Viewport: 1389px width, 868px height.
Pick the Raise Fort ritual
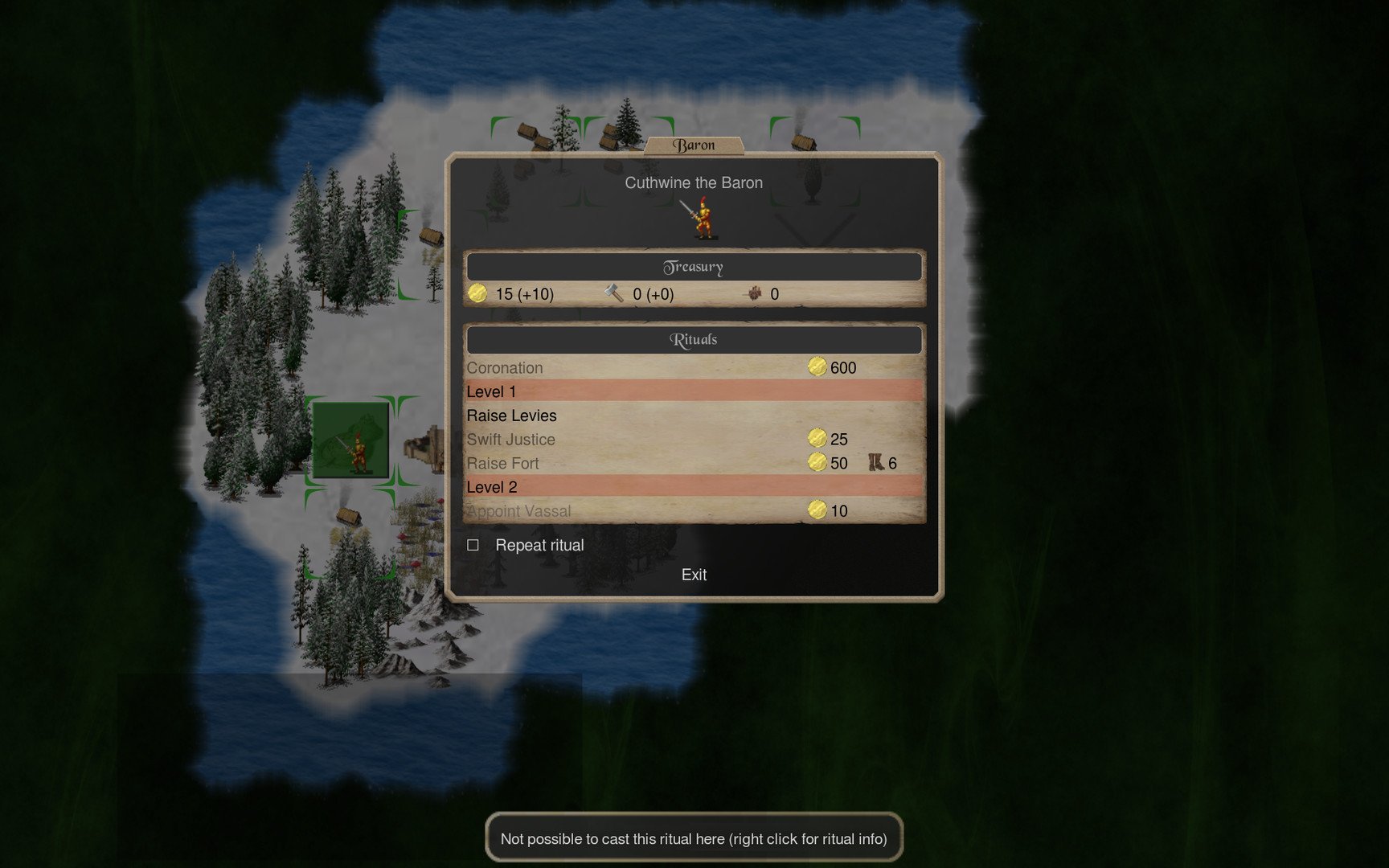pyautogui.click(x=503, y=464)
